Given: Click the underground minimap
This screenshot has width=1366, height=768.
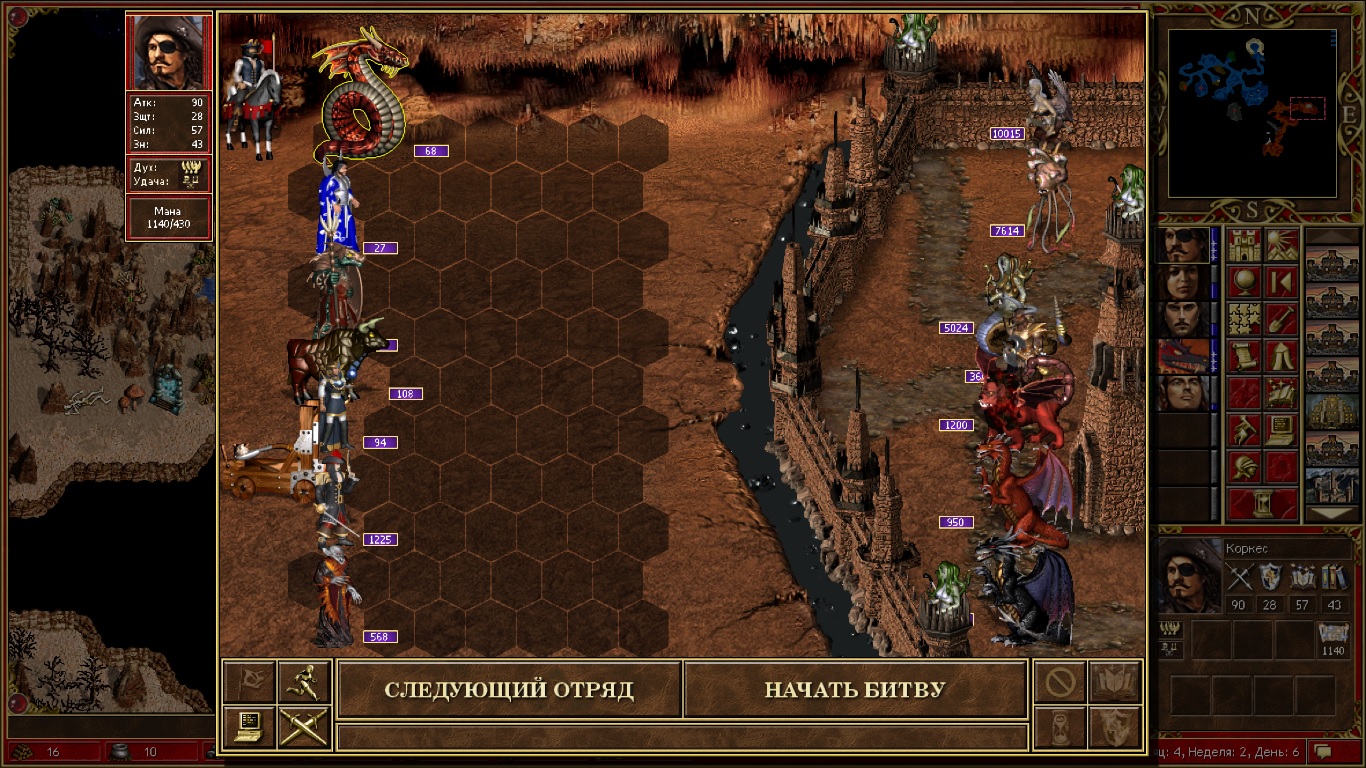Looking at the screenshot, I should (1252, 112).
